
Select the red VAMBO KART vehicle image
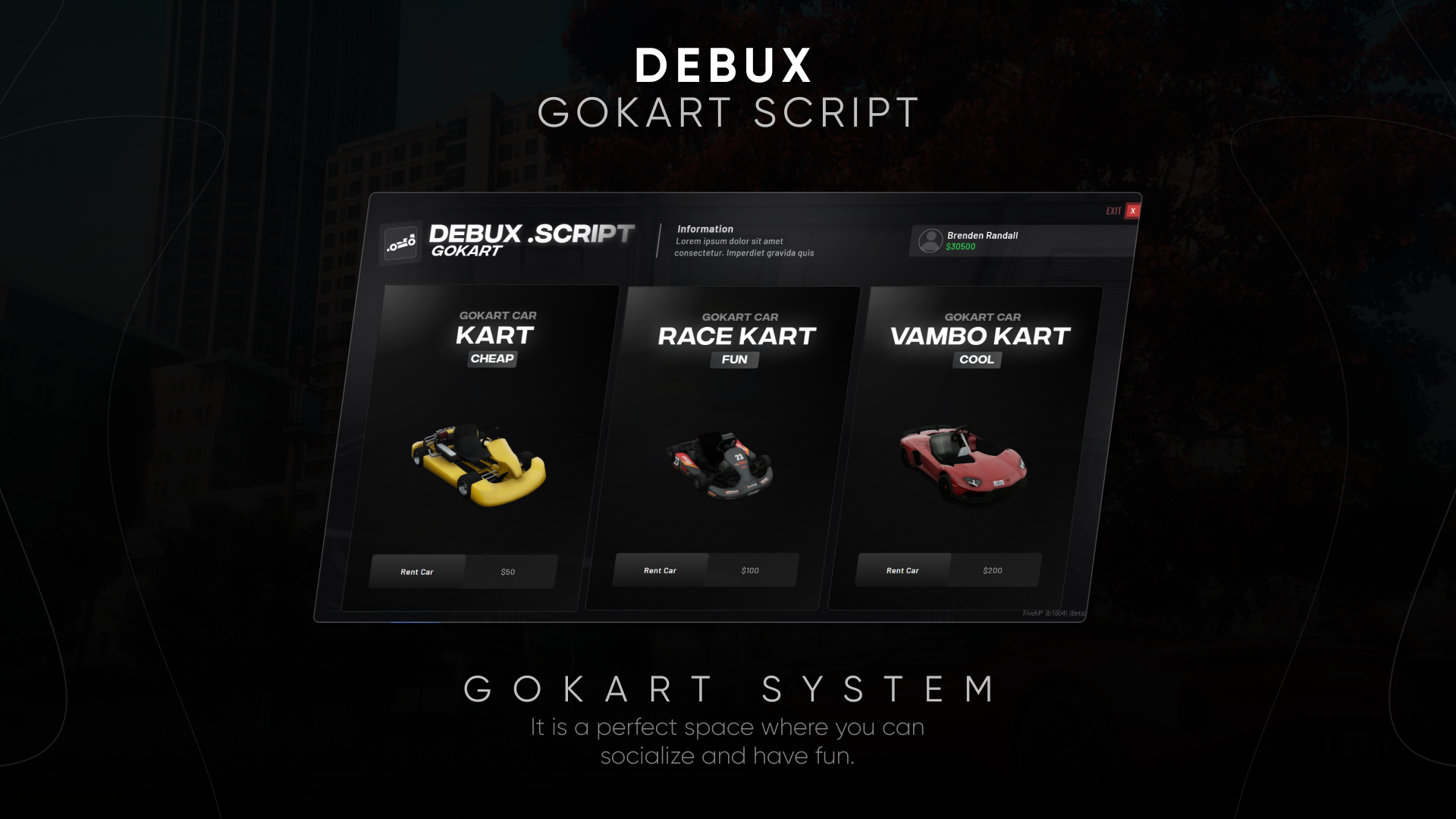959,463
